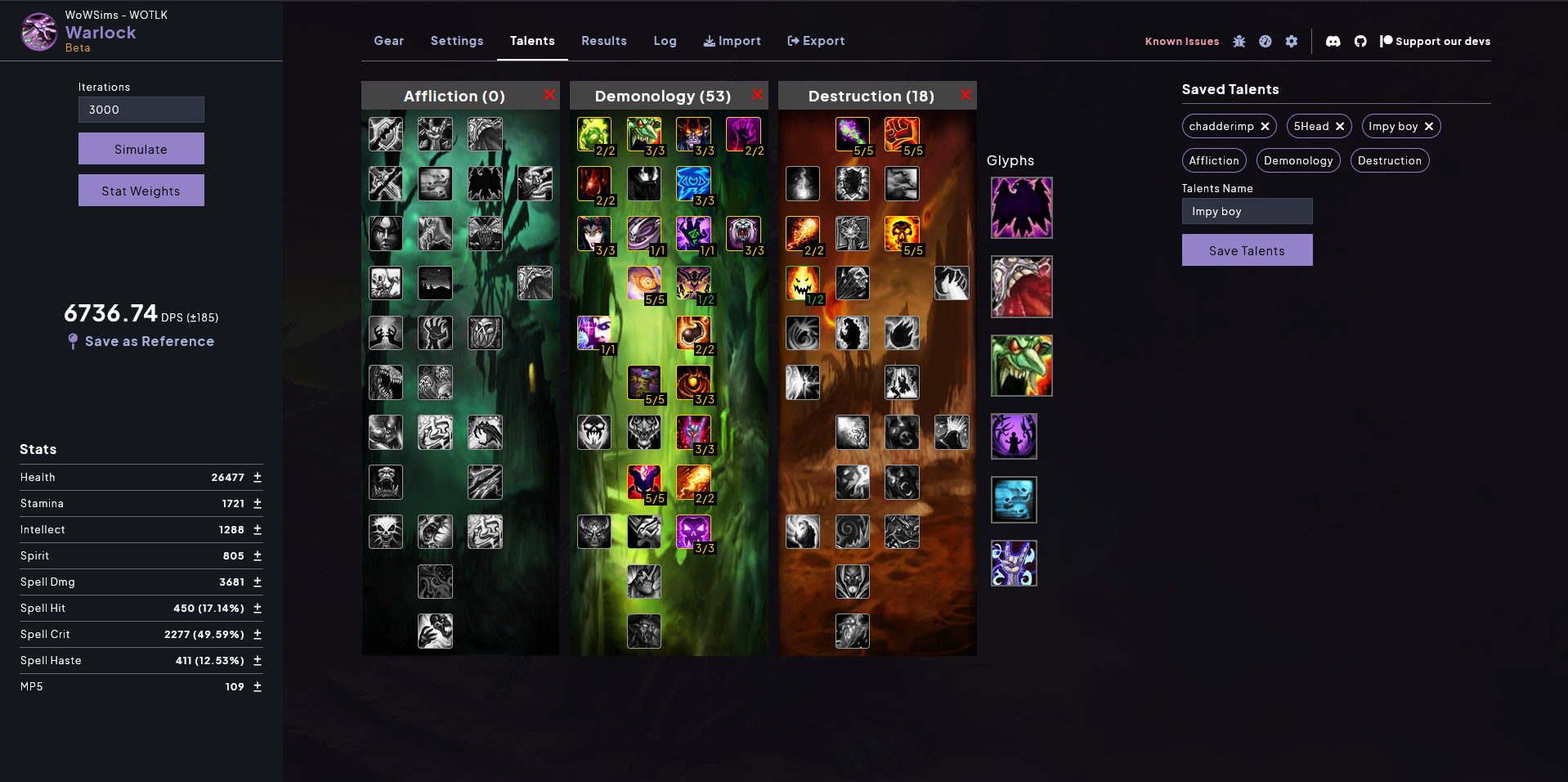The width and height of the screenshot is (1568, 782).
Task: Click the bug report icon near Known Issues
Action: [1239, 41]
